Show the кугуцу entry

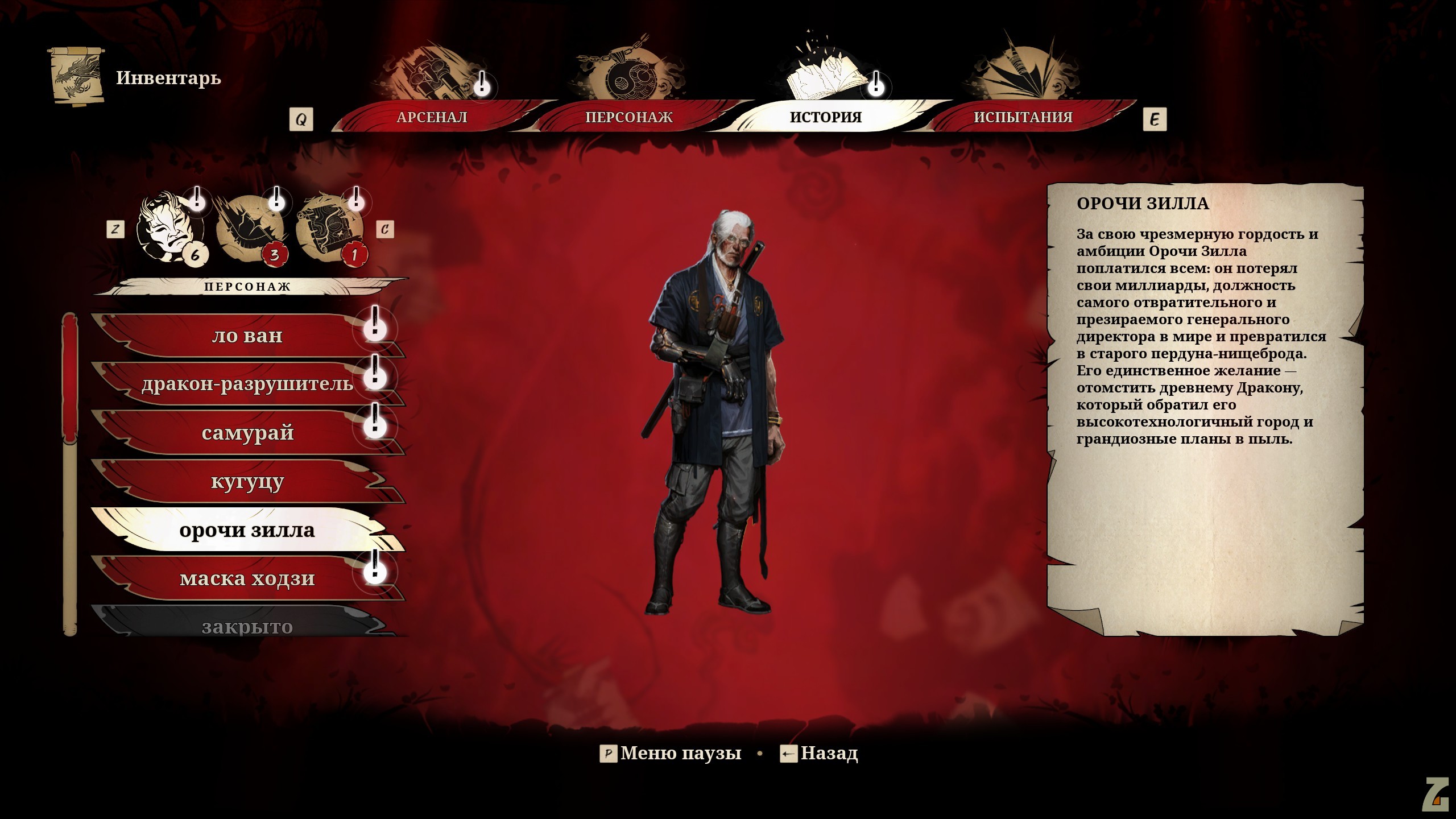247,482
